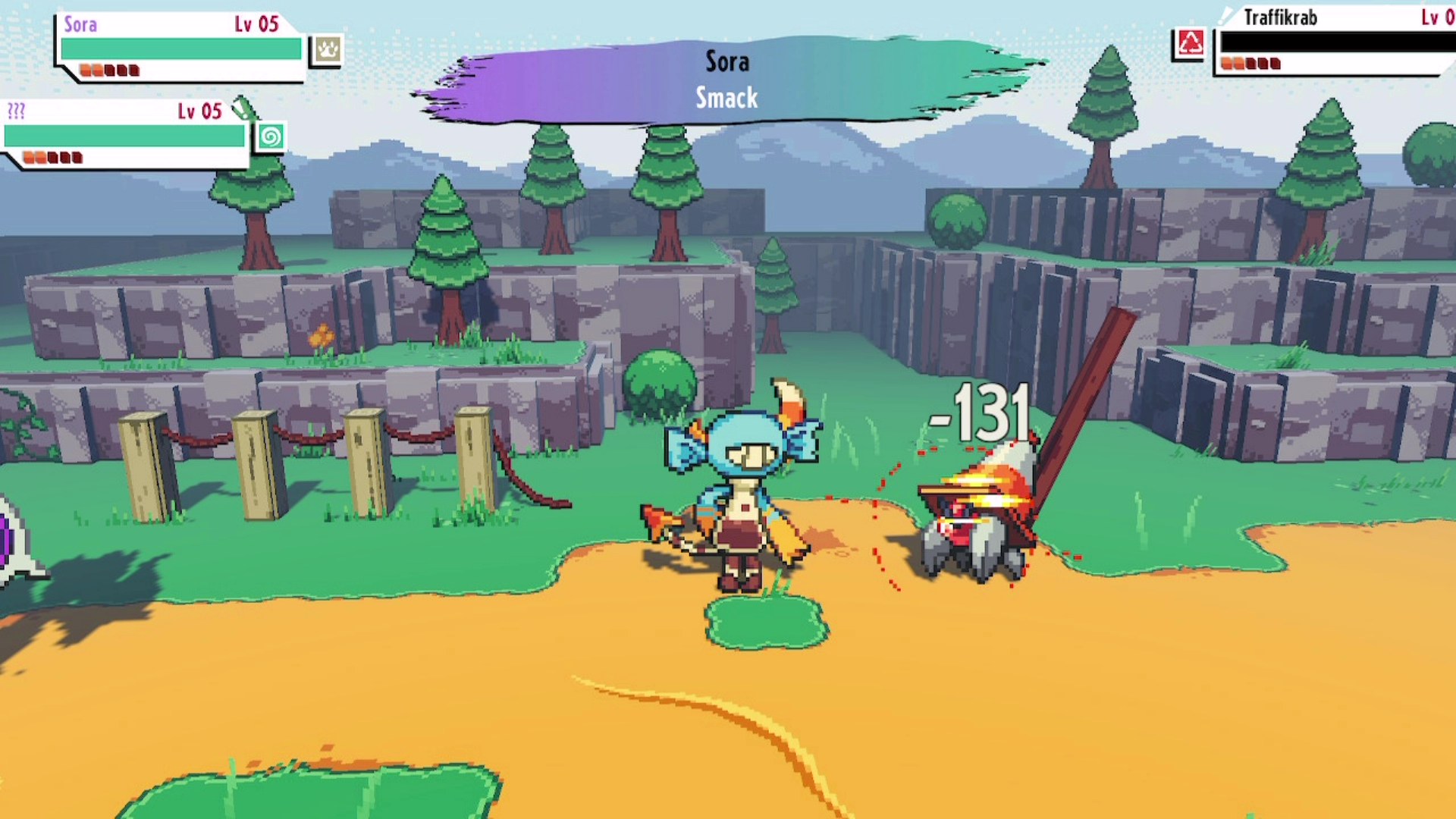Click Traffikrab's red plastic type icon
This screenshot has height=819, width=1456.
pyautogui.click(x=1190, y=43)
